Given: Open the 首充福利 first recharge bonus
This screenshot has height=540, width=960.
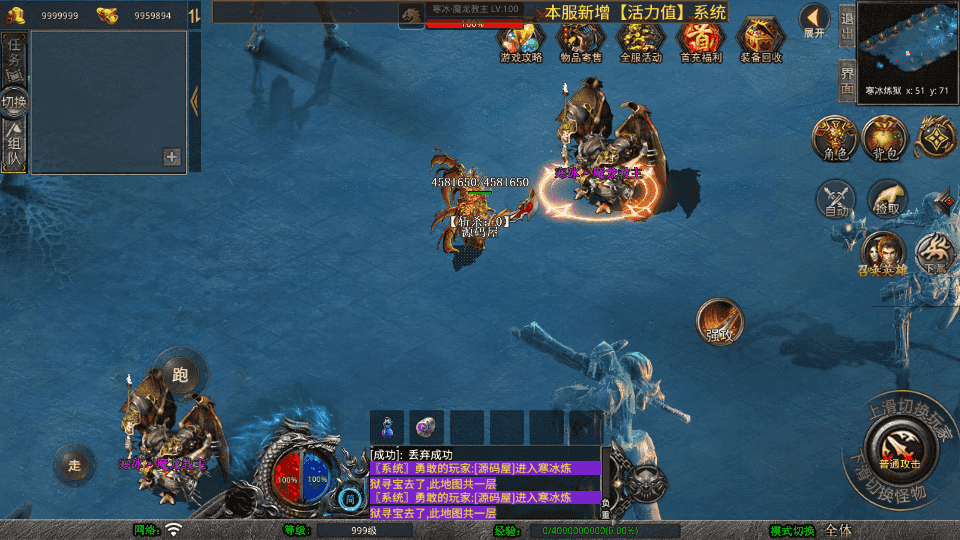Looking at the screenshot, I should tap(701, 40).
